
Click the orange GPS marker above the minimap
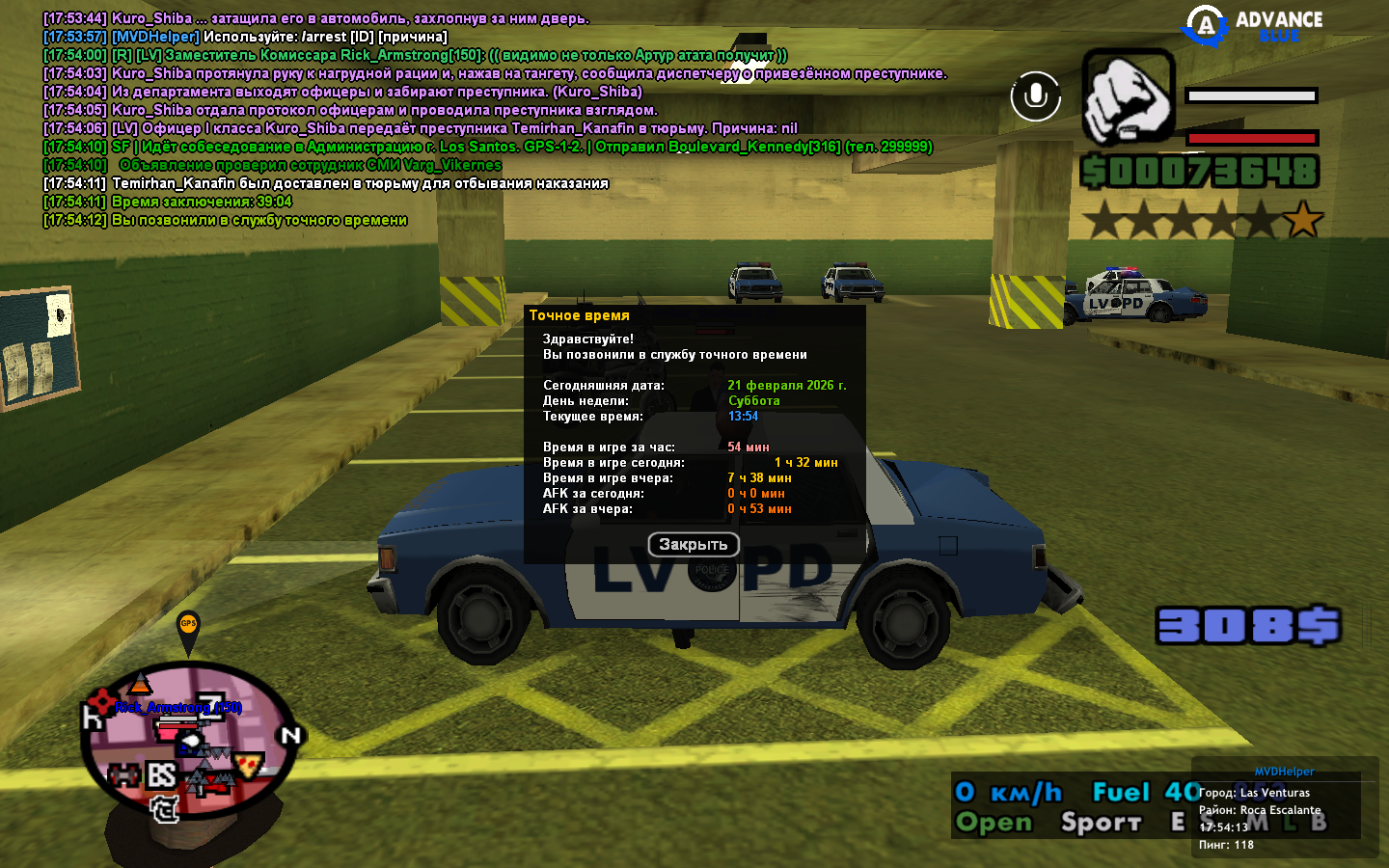[188, 627]
